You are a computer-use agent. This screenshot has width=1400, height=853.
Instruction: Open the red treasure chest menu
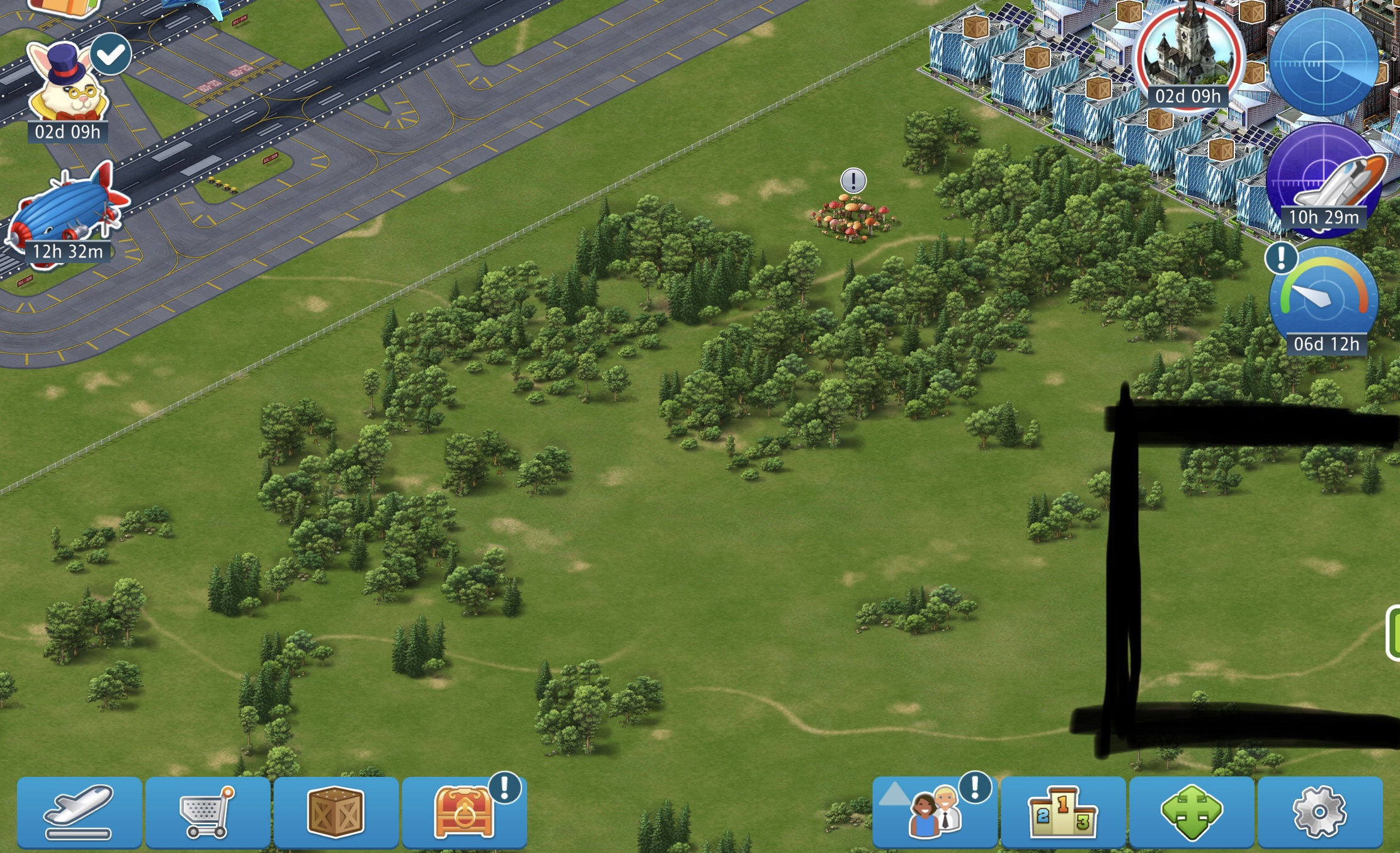[x=464, y=813]
